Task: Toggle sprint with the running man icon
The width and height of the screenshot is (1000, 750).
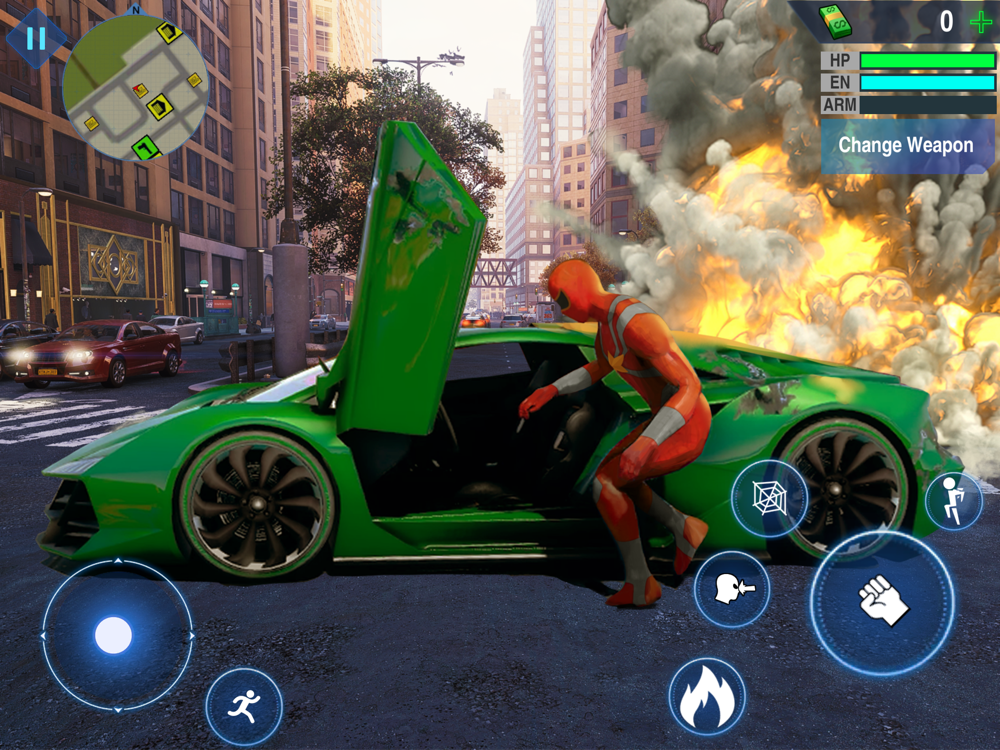Action: point(243,707)
